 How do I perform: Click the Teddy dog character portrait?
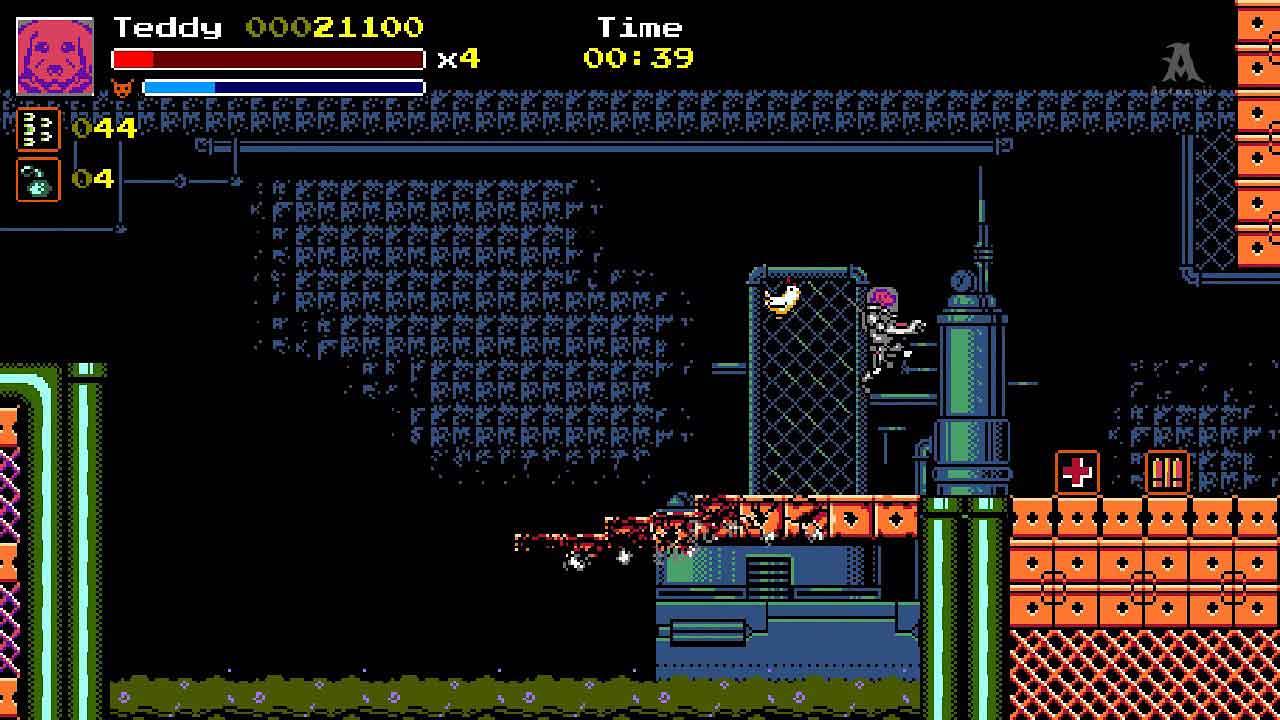pos(55,56)
